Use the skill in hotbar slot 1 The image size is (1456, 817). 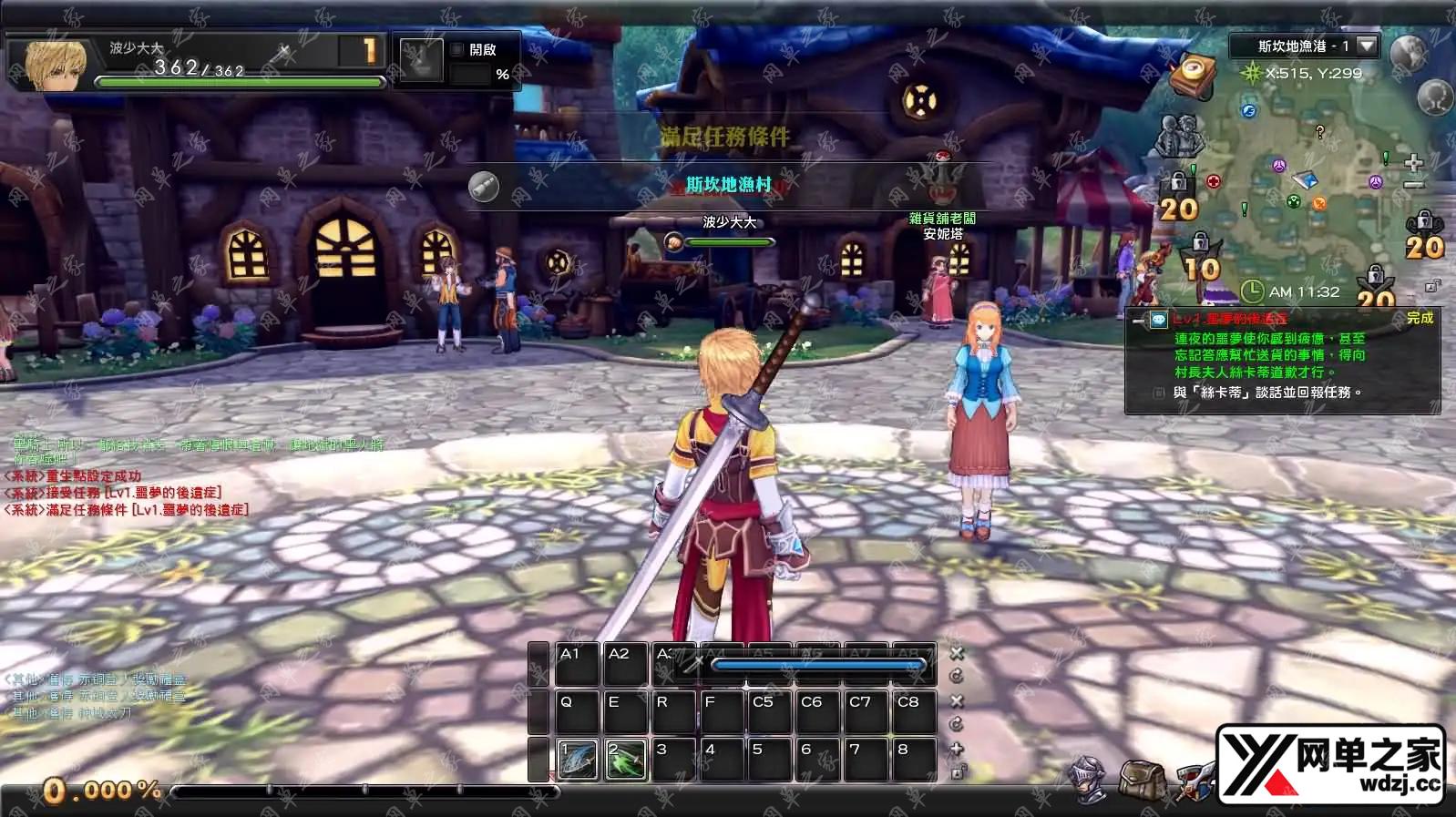point(578,761)
